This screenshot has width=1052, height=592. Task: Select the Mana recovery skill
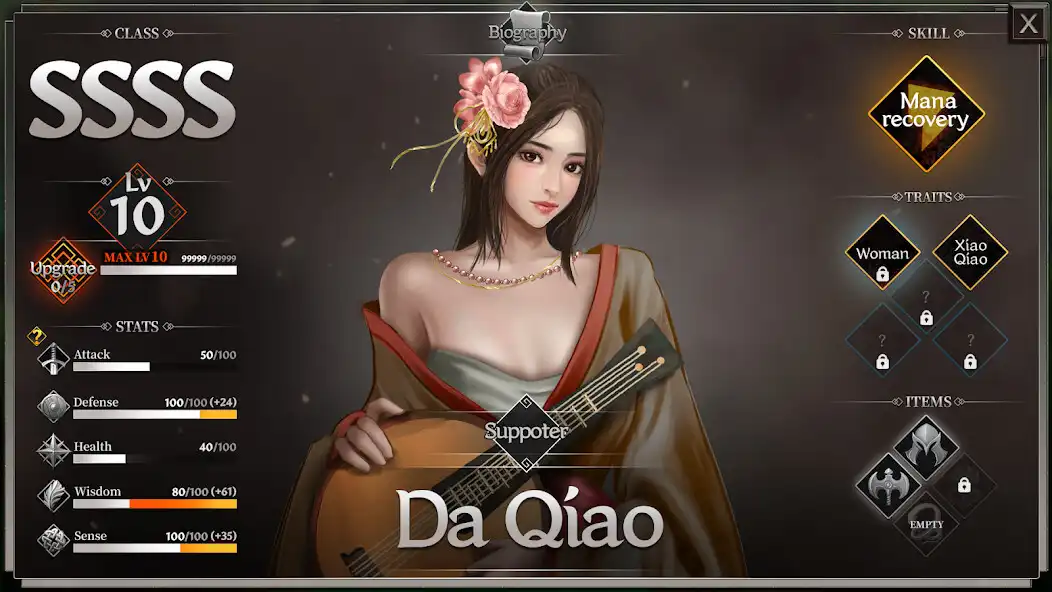click(926, 112)
